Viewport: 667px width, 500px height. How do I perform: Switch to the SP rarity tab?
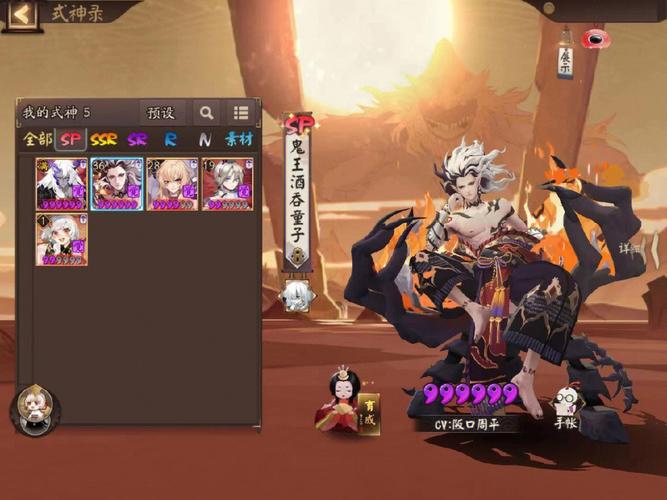pyautogui.click(x=70, y=140)
